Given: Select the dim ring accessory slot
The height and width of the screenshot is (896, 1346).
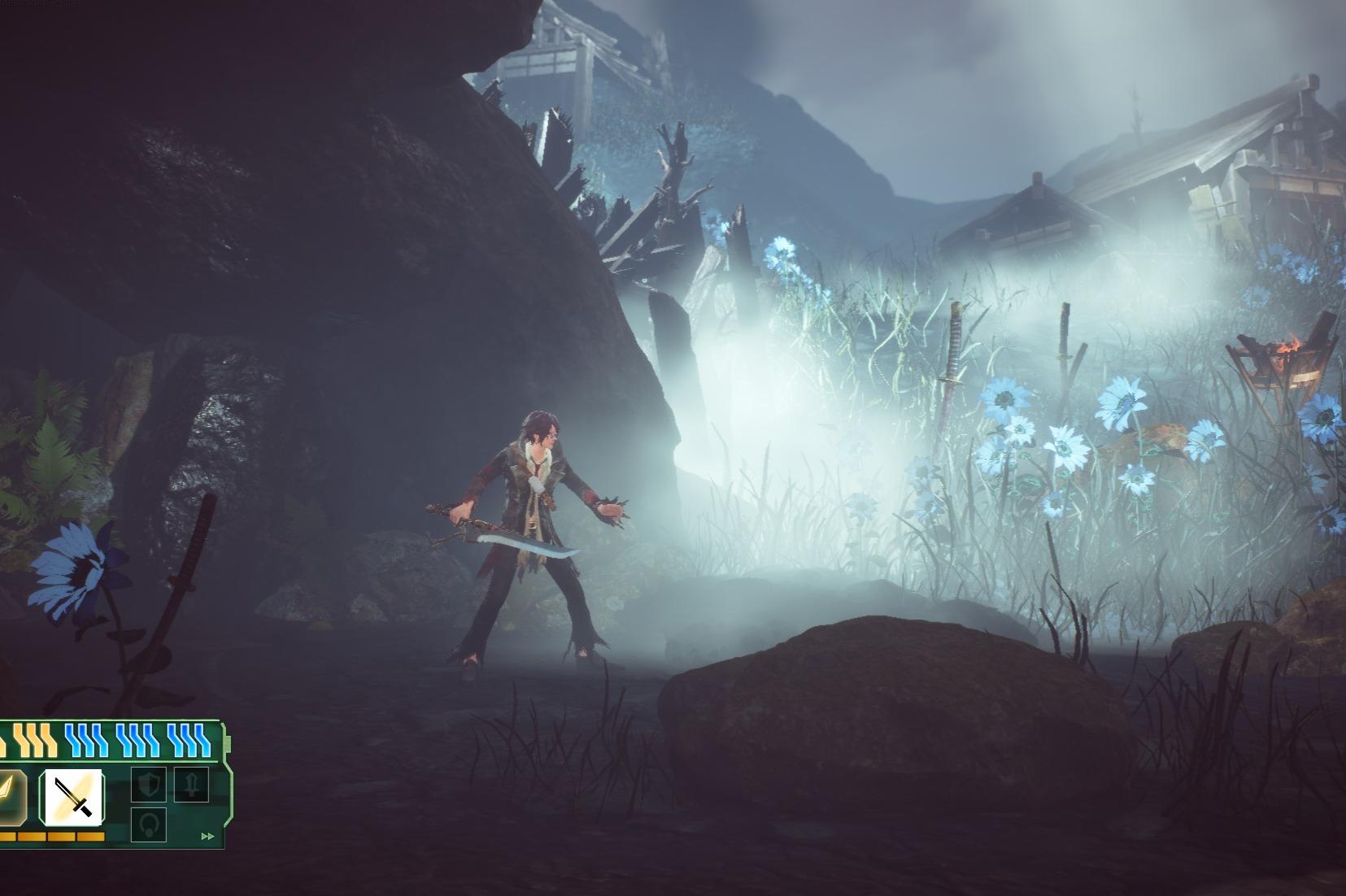Looking at the screenshot, I should [148, 823].
